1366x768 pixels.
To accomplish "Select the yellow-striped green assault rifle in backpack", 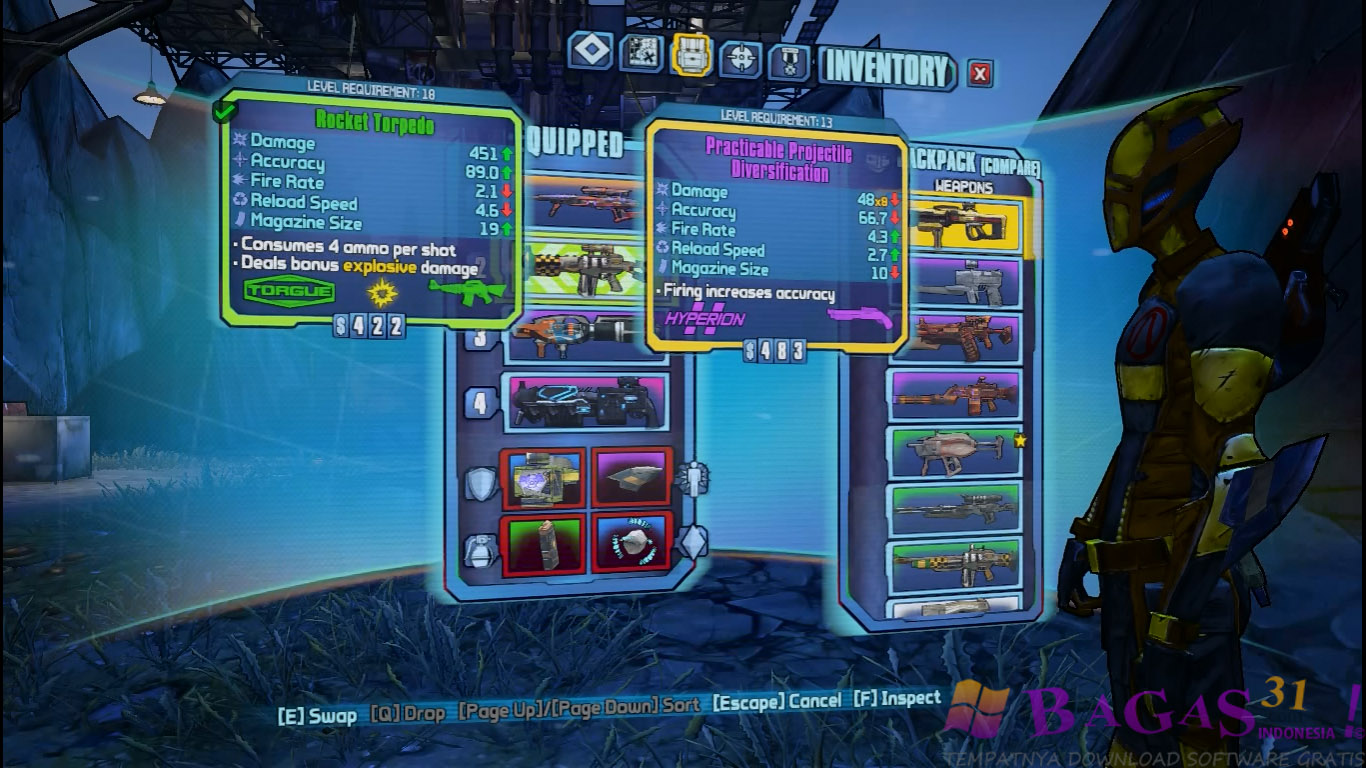I will 955,566.
